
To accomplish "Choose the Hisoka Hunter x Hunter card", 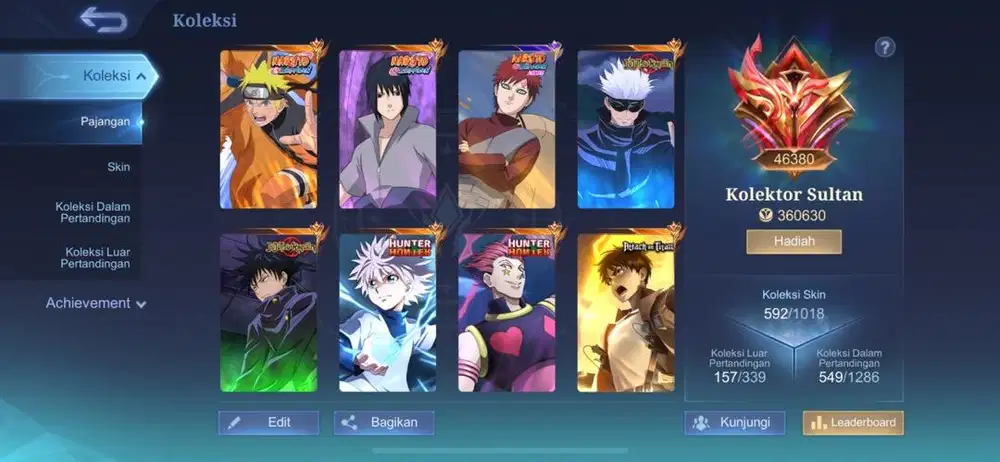I will point(506,313).
